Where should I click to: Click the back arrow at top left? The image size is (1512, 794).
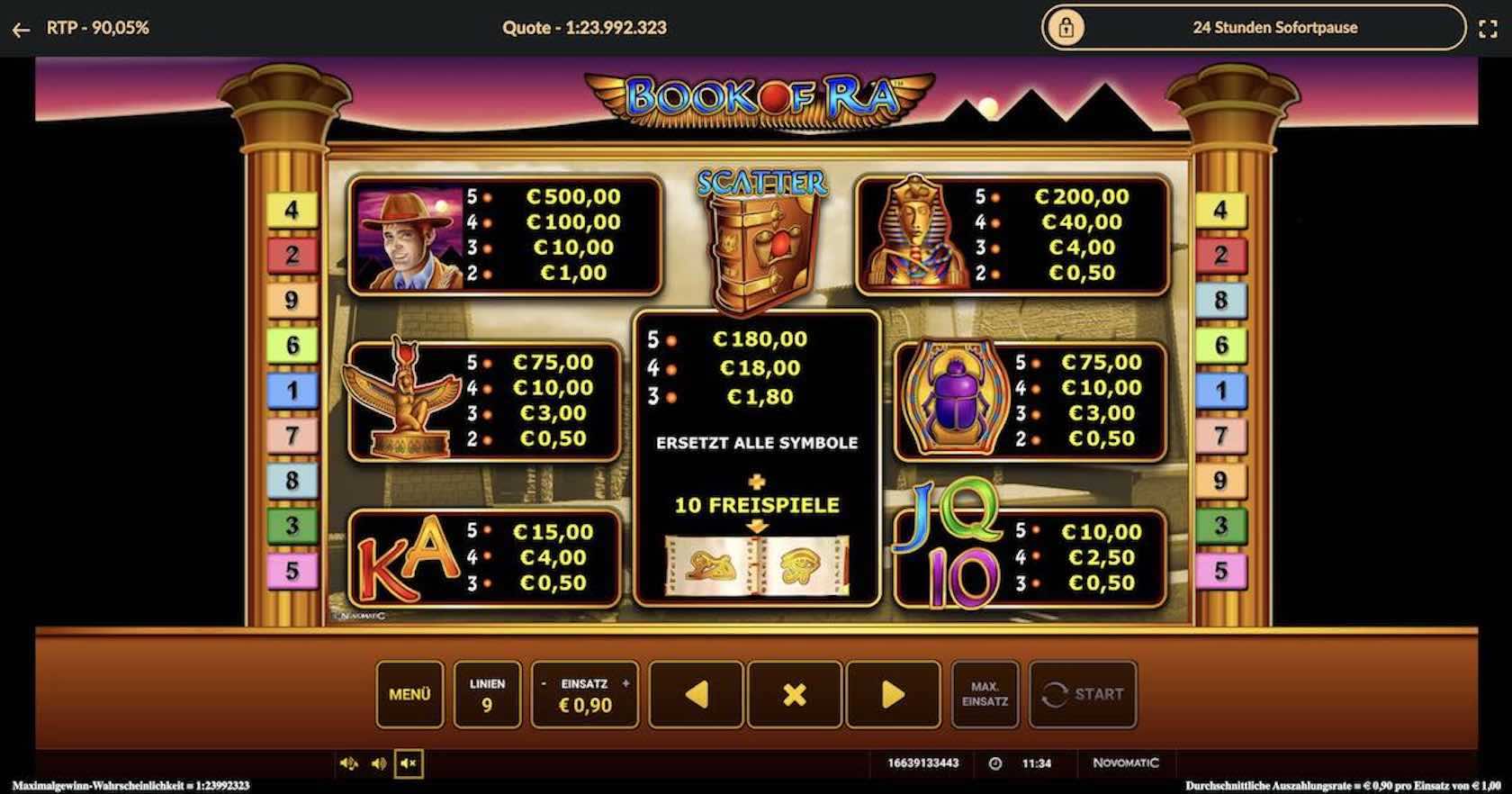coord(21,29)
